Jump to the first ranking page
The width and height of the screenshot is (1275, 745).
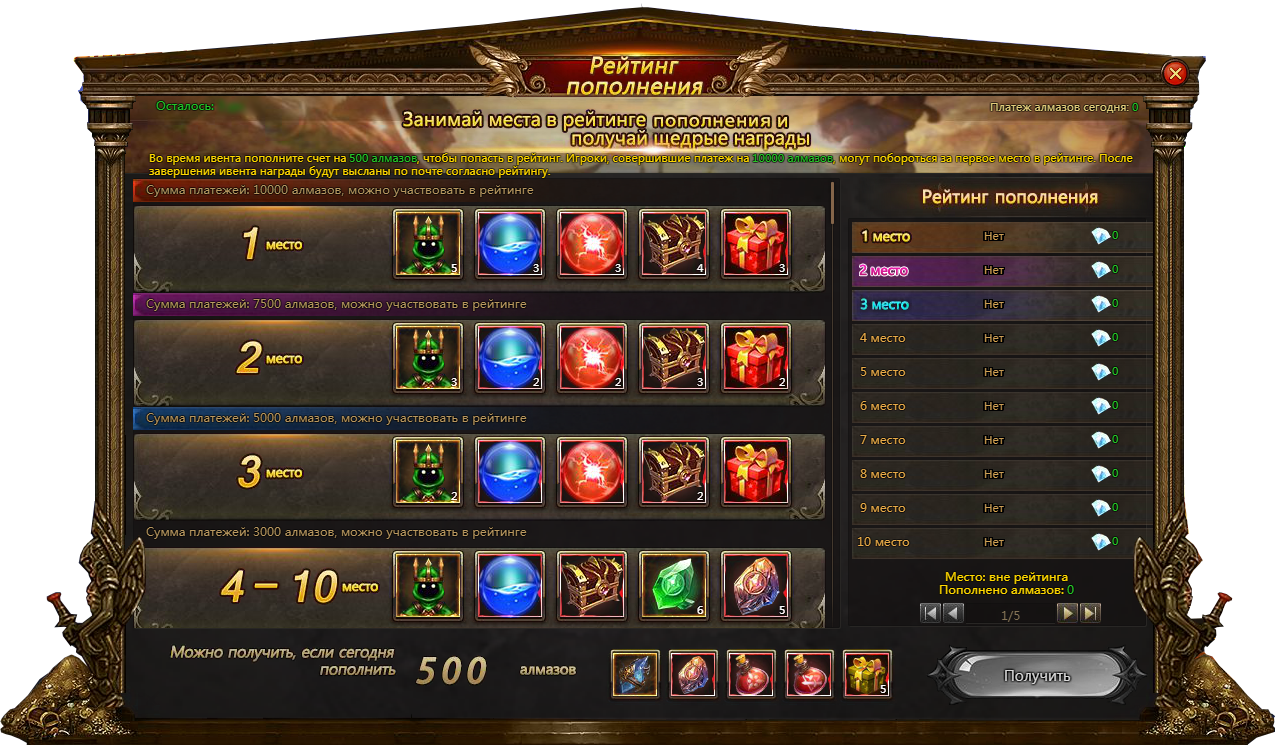(931, 613)
